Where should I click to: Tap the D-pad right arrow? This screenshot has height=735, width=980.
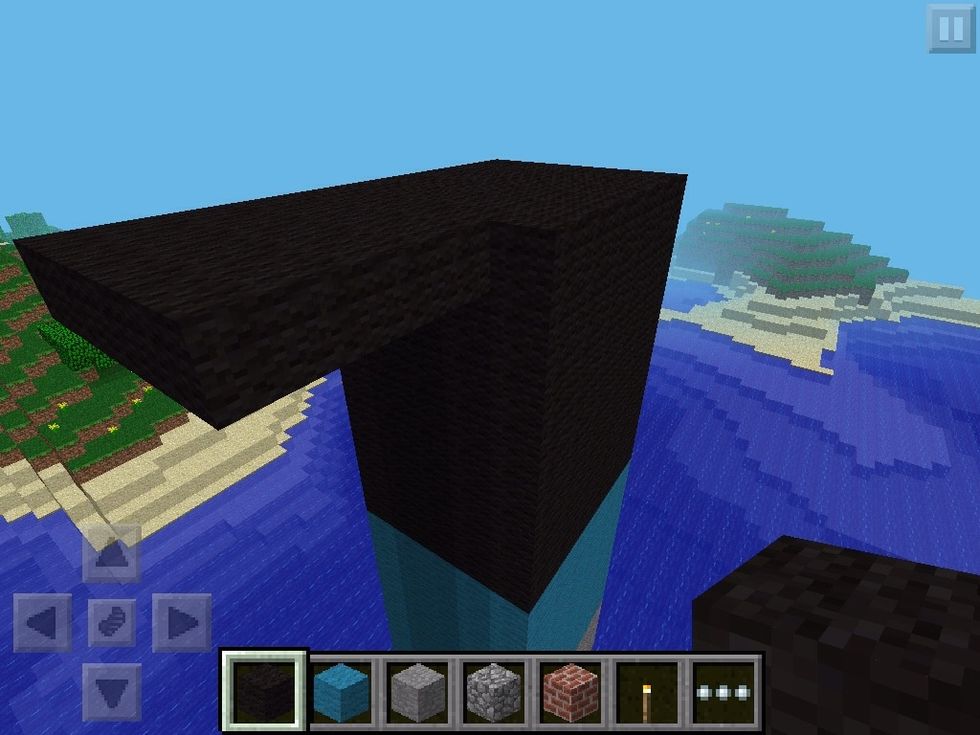tap(181, 622)
